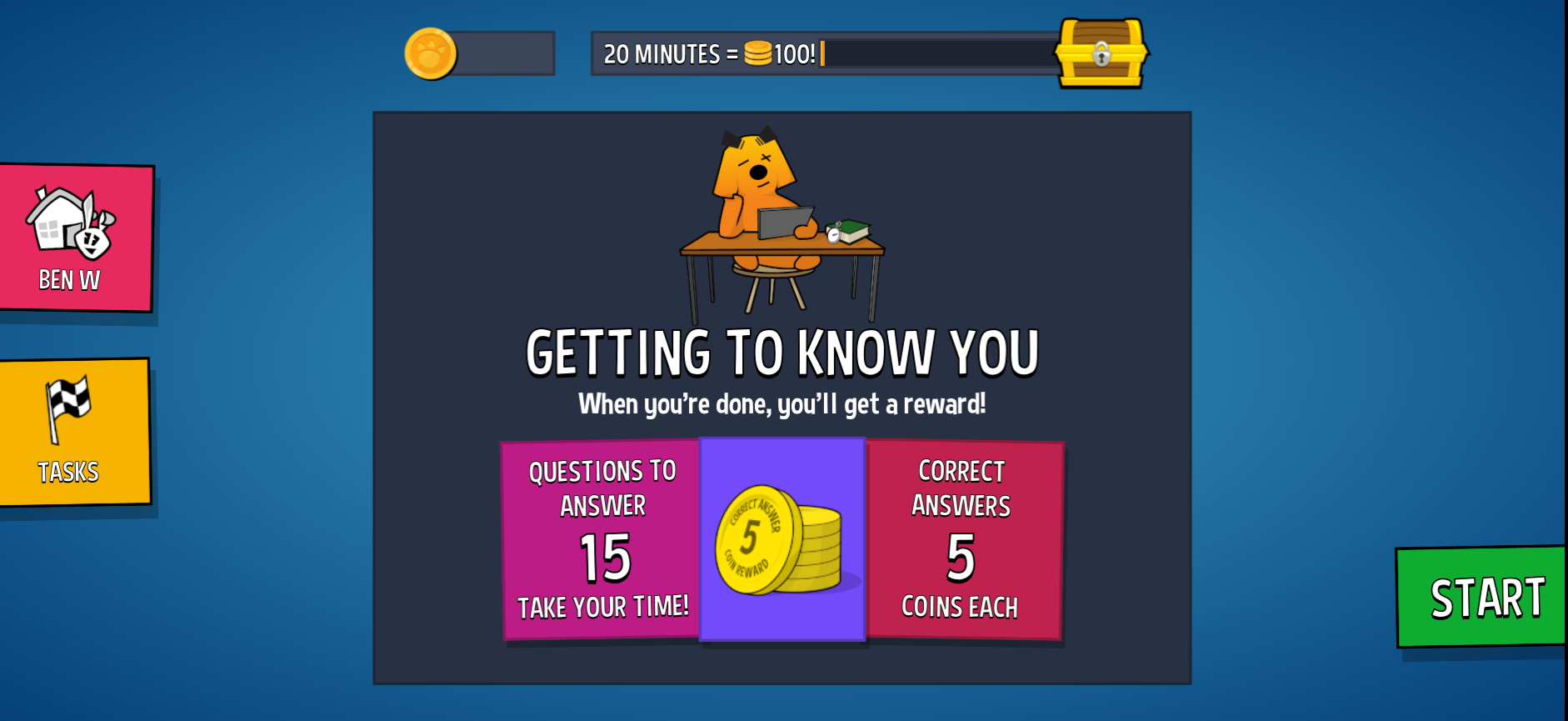Click the reward message under the title
This screenshot has width=1568, height=721.
(782, 405)
